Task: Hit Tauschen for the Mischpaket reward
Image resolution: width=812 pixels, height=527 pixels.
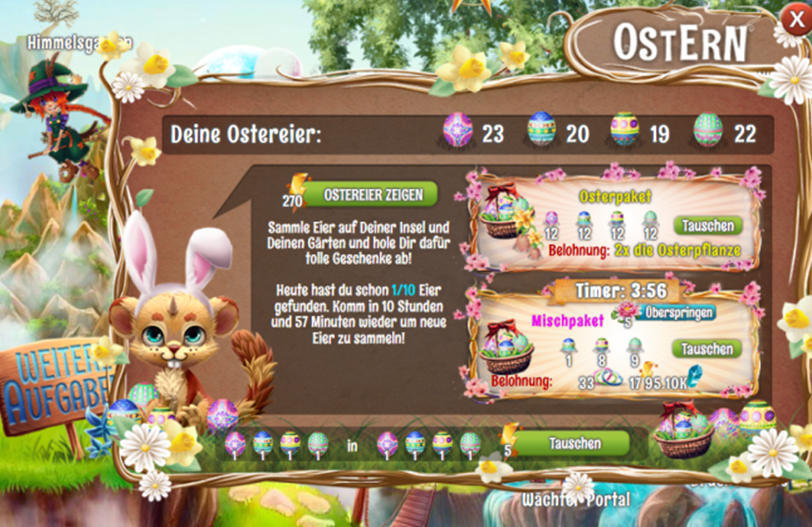Action: [x=707, y=349]
